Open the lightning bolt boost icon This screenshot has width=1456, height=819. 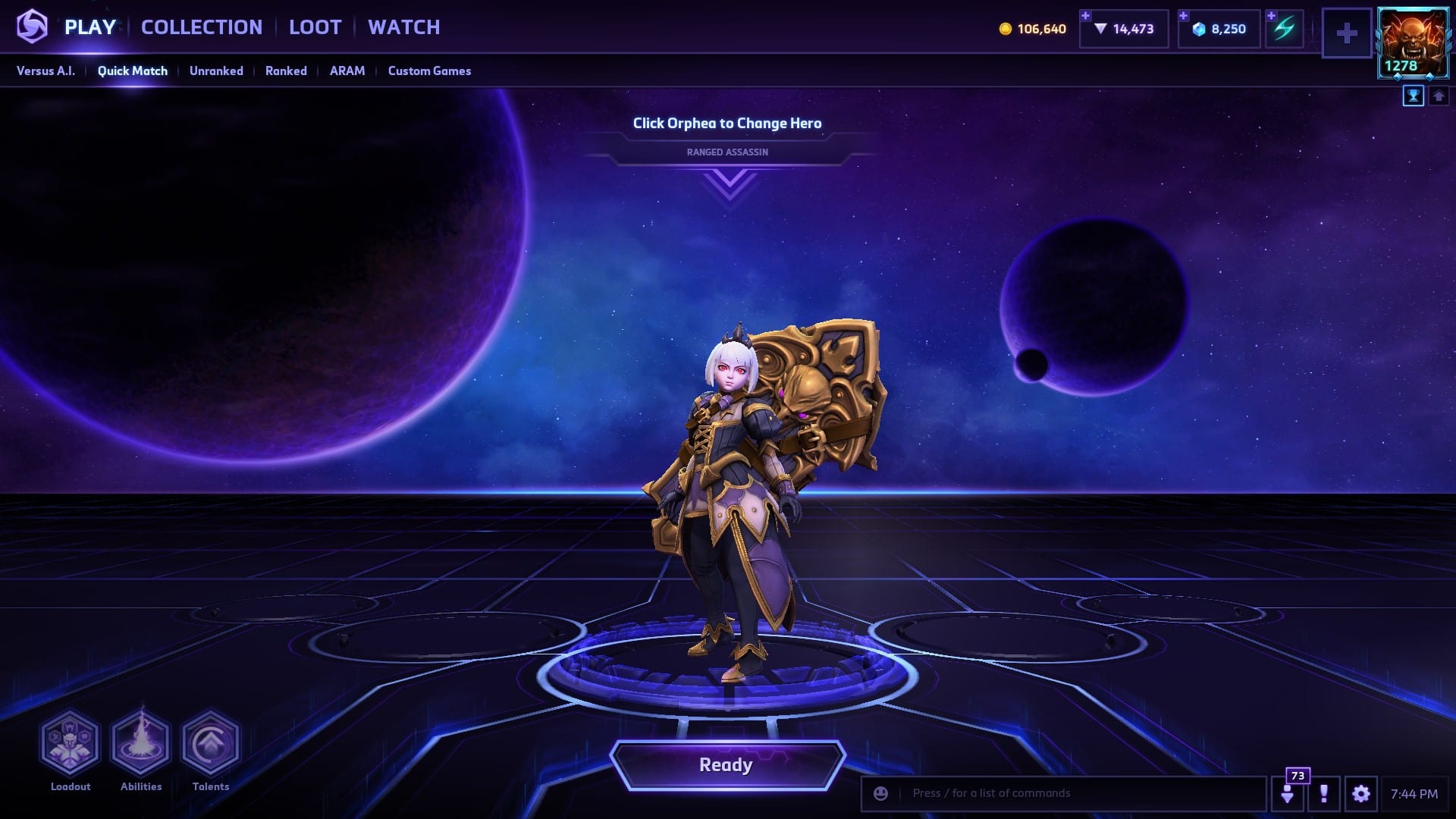(1284, 29)
